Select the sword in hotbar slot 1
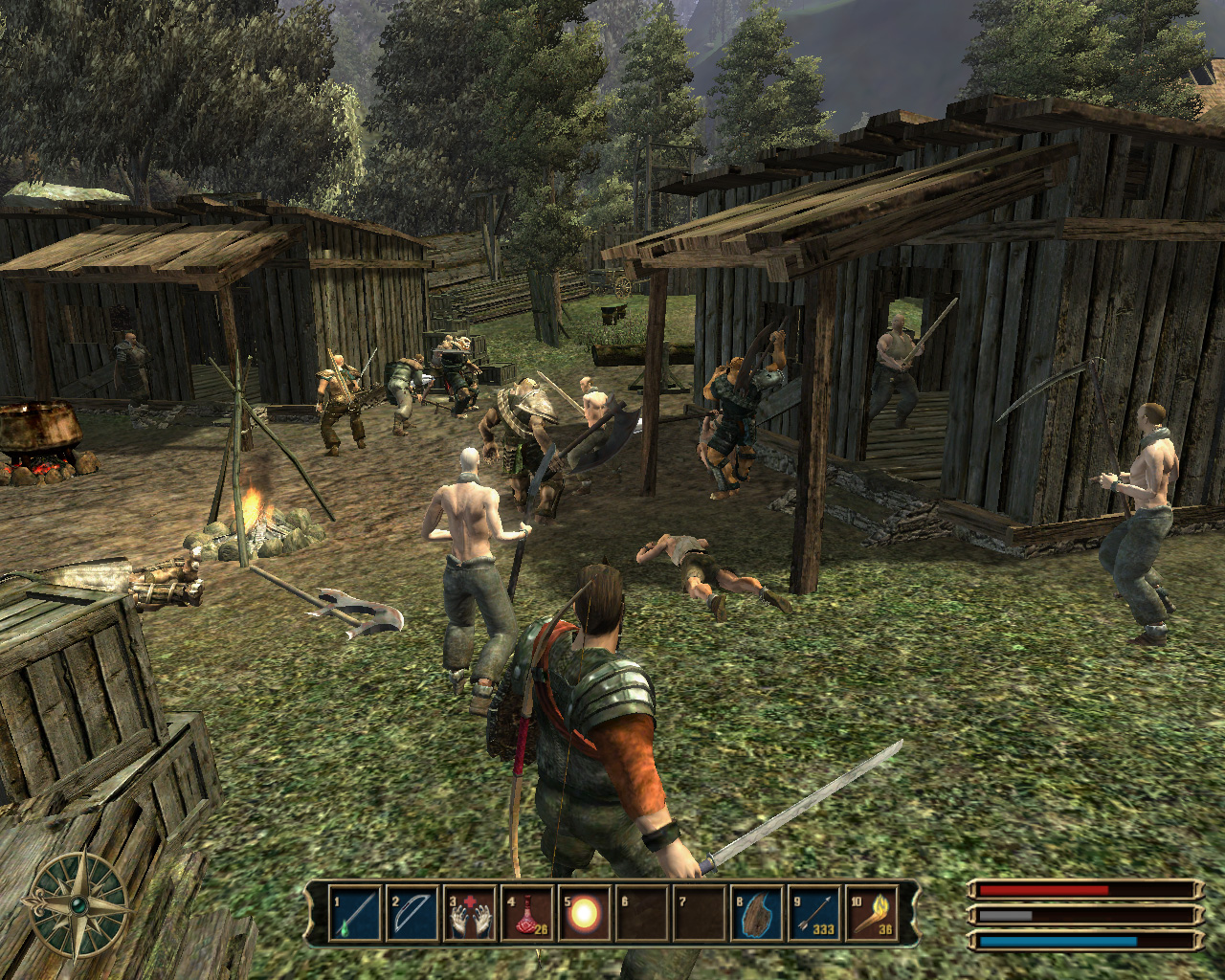 (356, 914)
